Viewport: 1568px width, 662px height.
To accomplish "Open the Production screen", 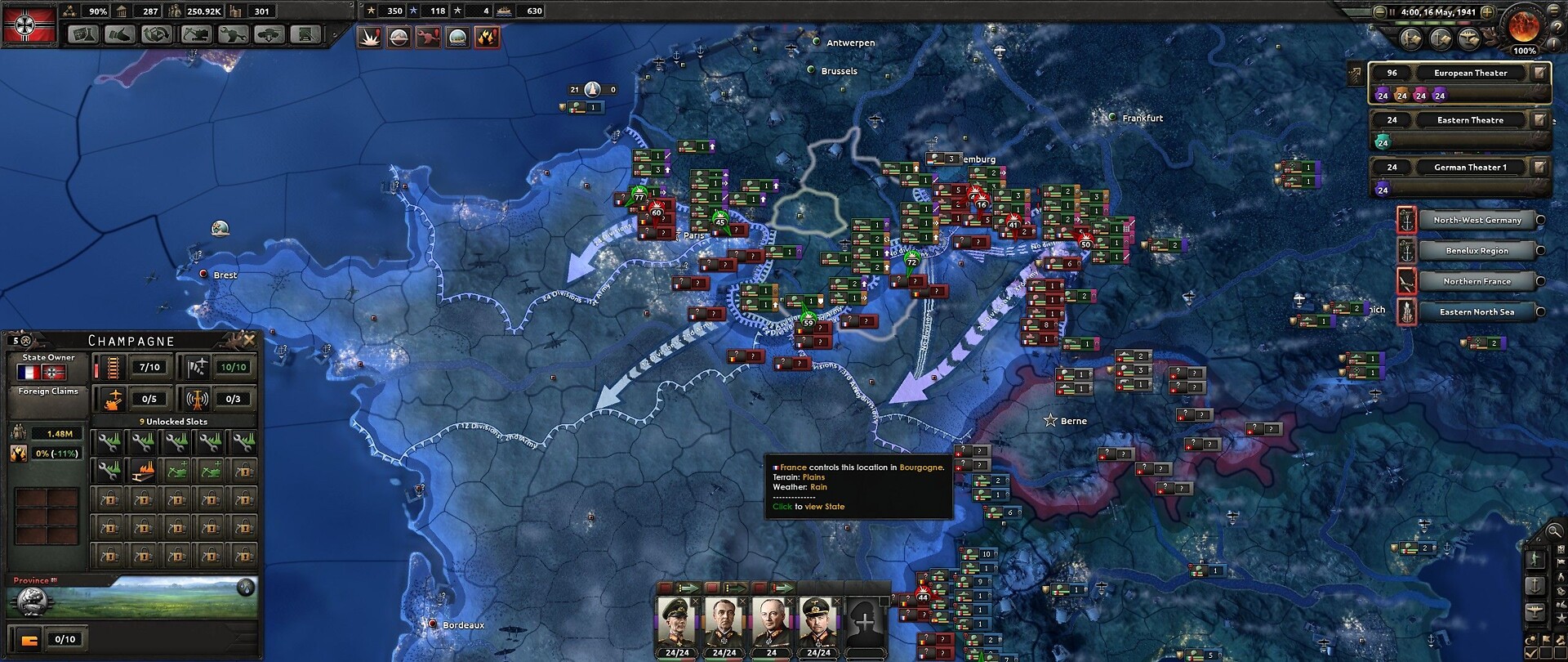I will [233, 34].
